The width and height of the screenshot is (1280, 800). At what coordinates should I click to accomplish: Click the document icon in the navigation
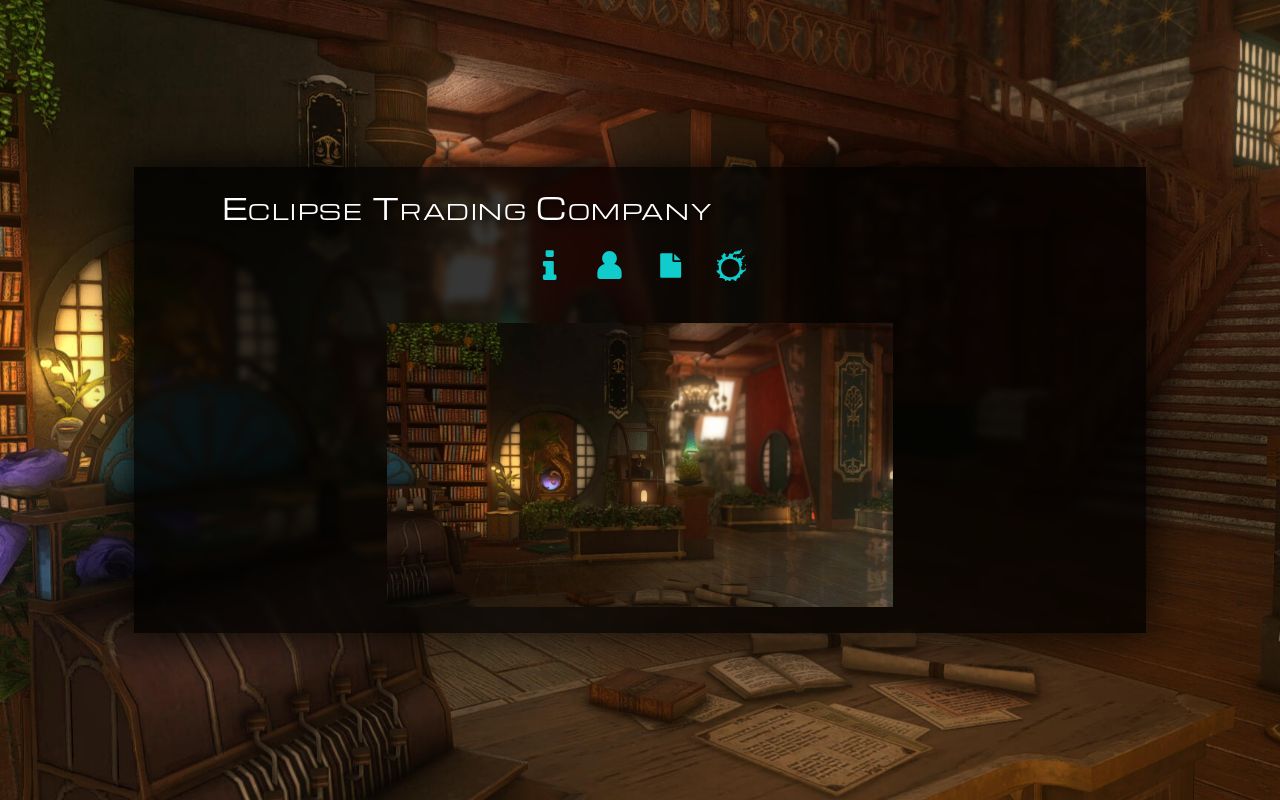[670, 266]
